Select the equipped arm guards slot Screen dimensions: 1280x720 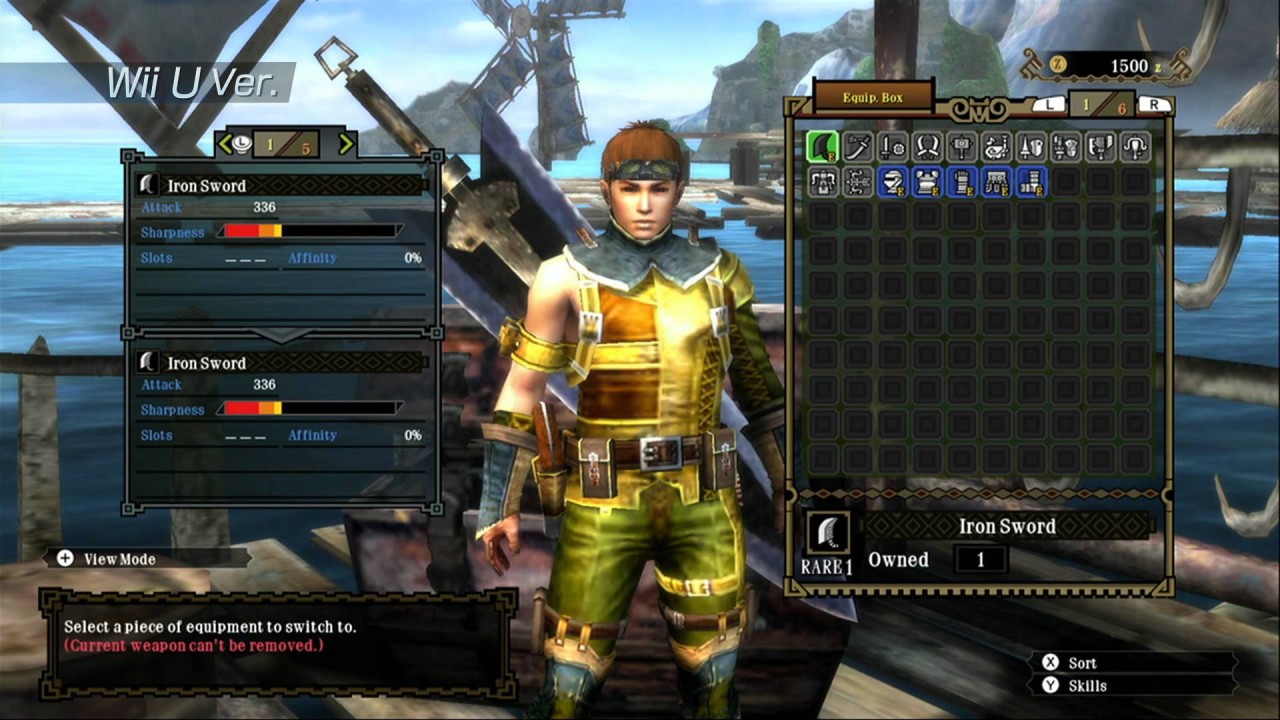[962, 182]
